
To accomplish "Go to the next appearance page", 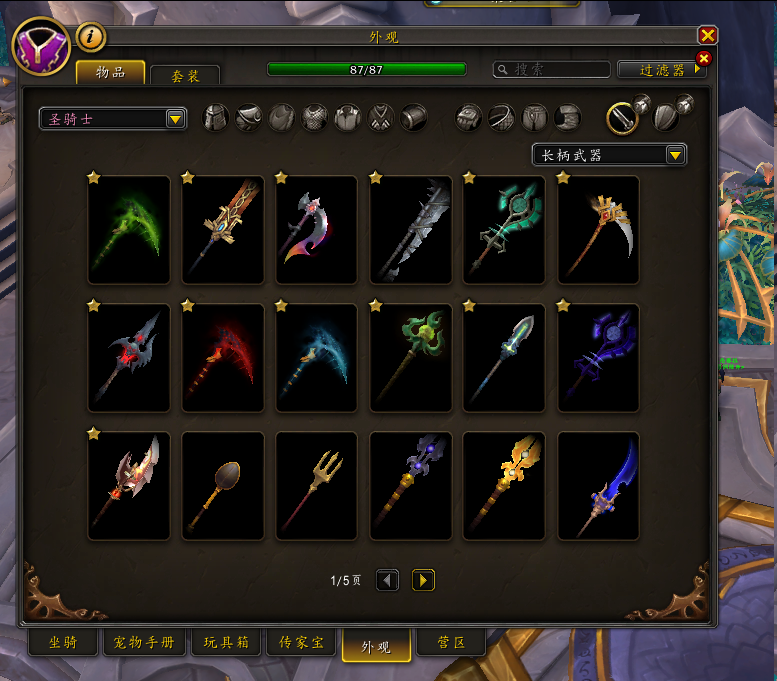I will [x=423, y=580].
